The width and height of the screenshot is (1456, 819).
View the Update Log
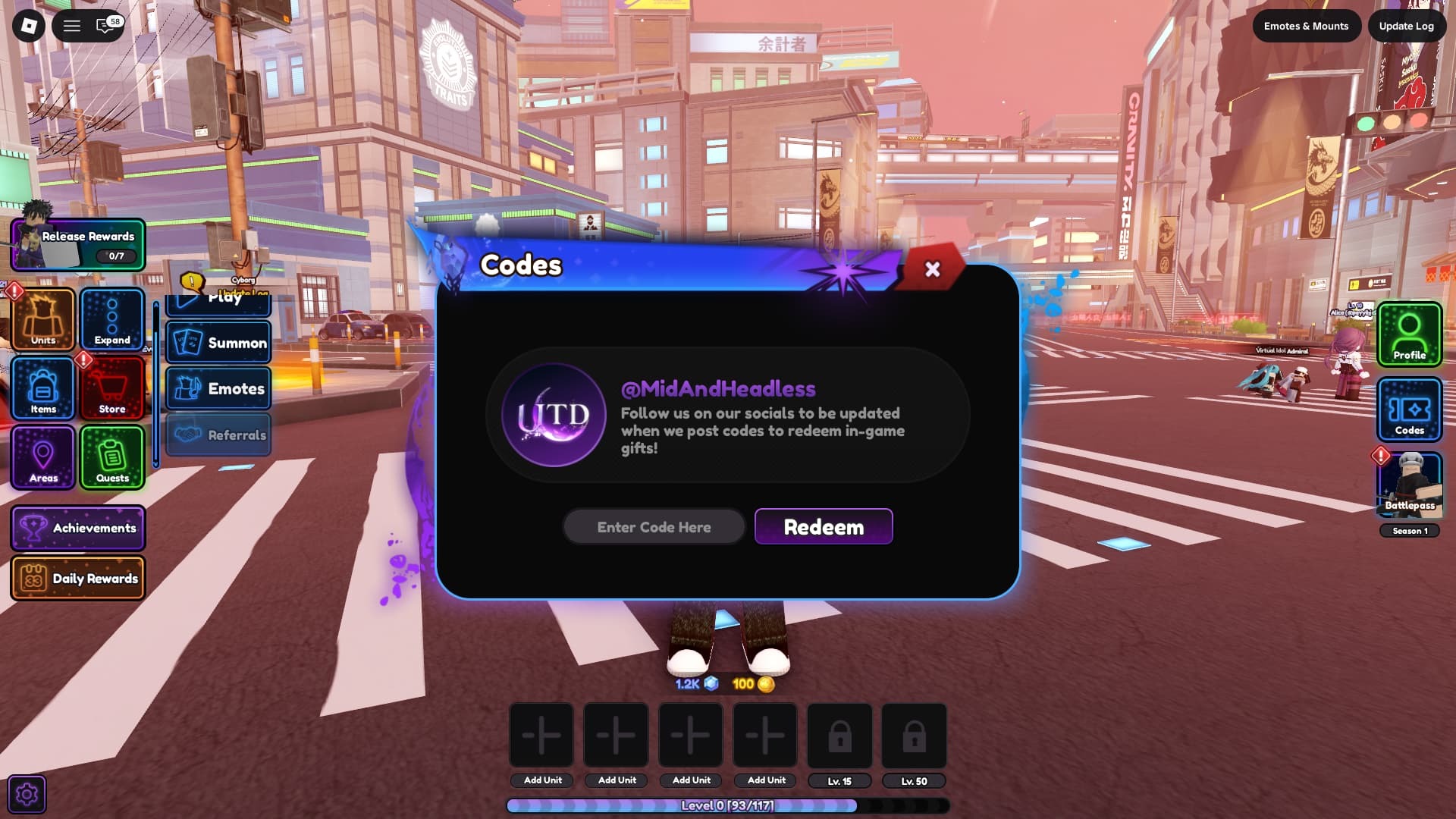pos(1407,26)
